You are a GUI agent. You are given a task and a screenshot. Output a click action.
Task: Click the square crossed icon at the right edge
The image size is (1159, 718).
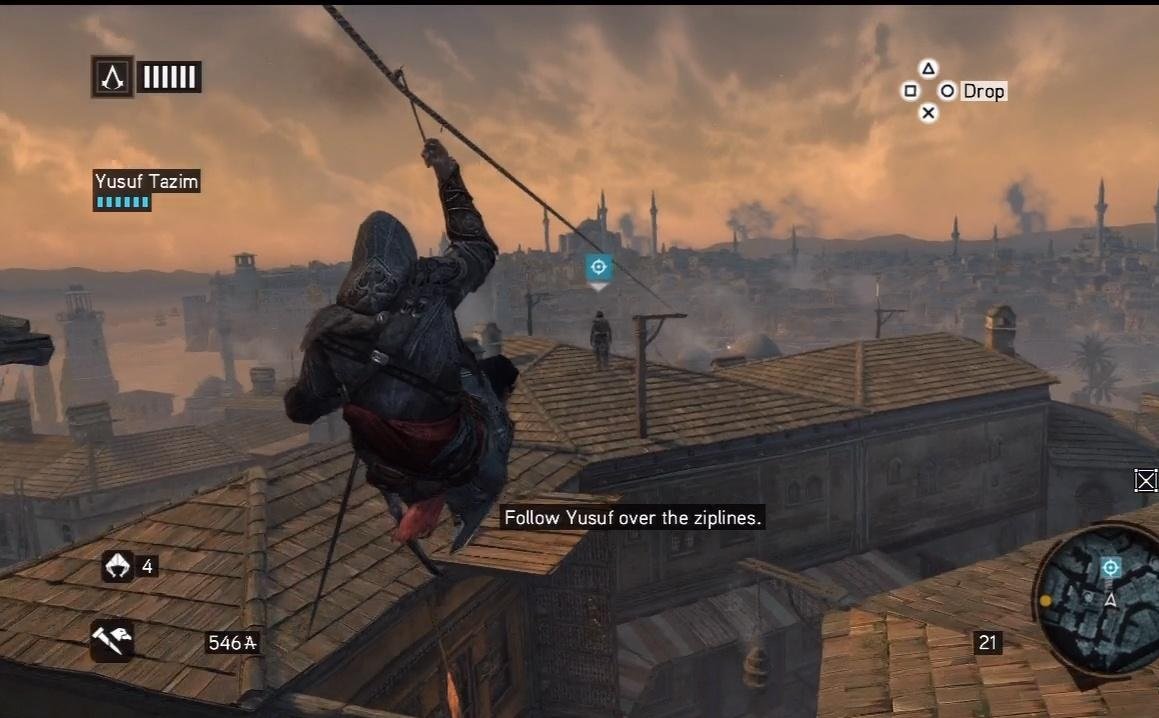(x=1146, y=481)
